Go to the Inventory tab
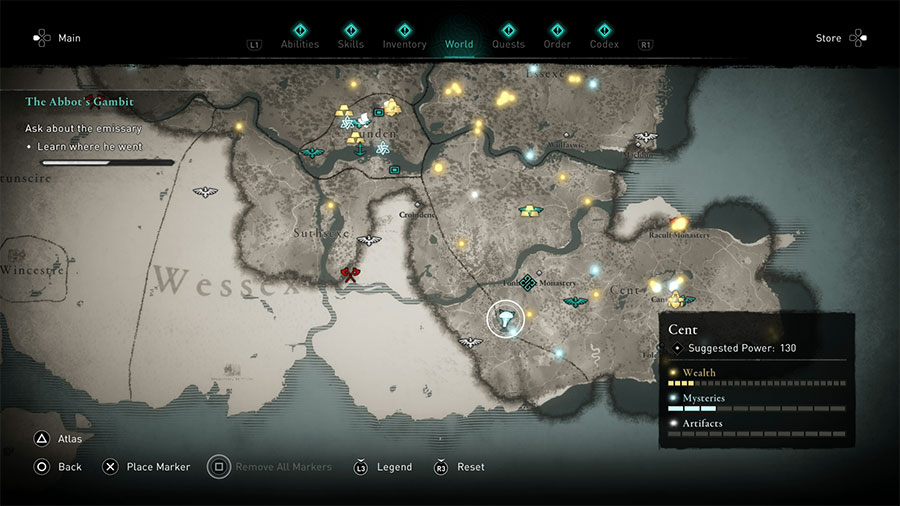Viewport: 900px width, 506px height. pyautogui.click(x=404, y=44)
